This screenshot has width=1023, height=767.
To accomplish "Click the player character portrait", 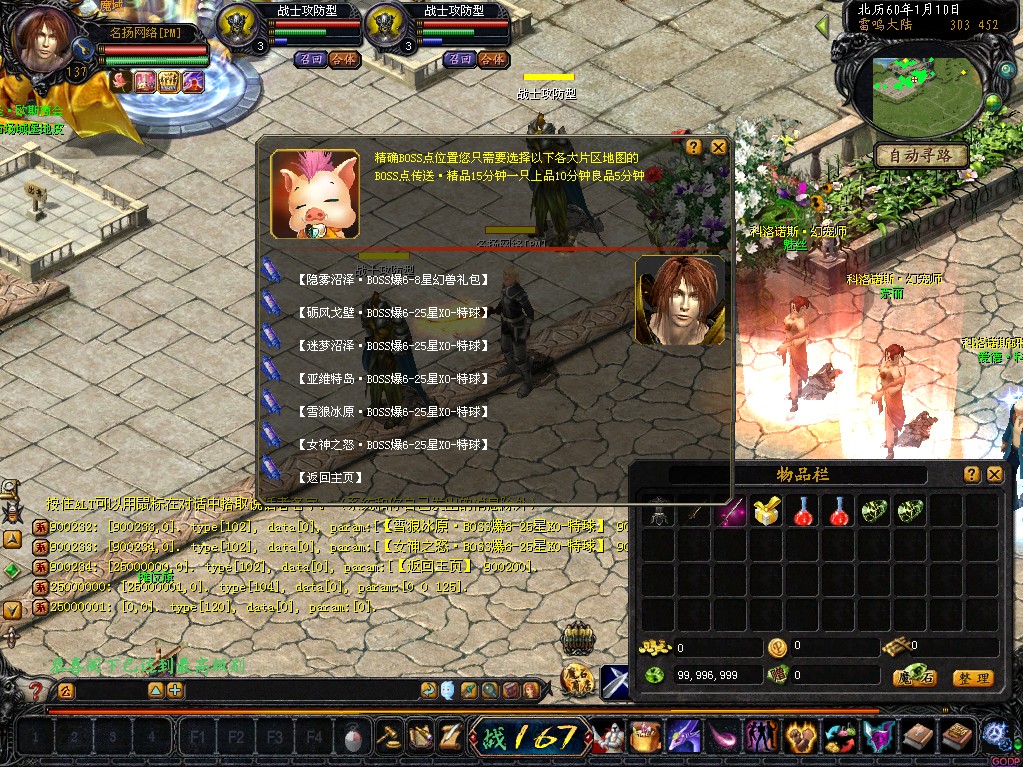I will click(43, 42).
